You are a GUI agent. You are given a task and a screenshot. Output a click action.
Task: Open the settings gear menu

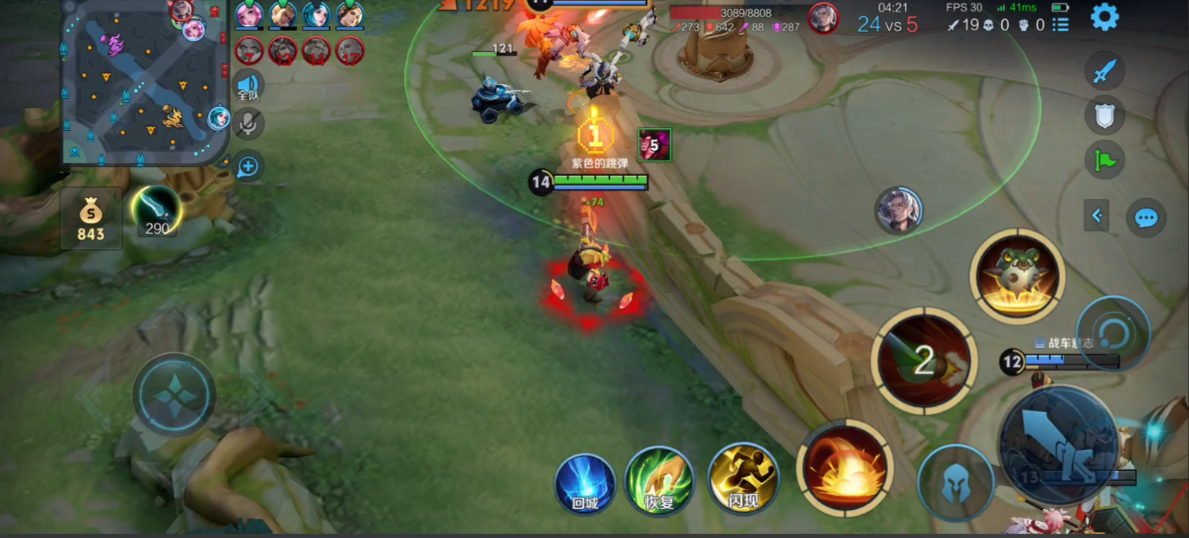coord(1104,17)
